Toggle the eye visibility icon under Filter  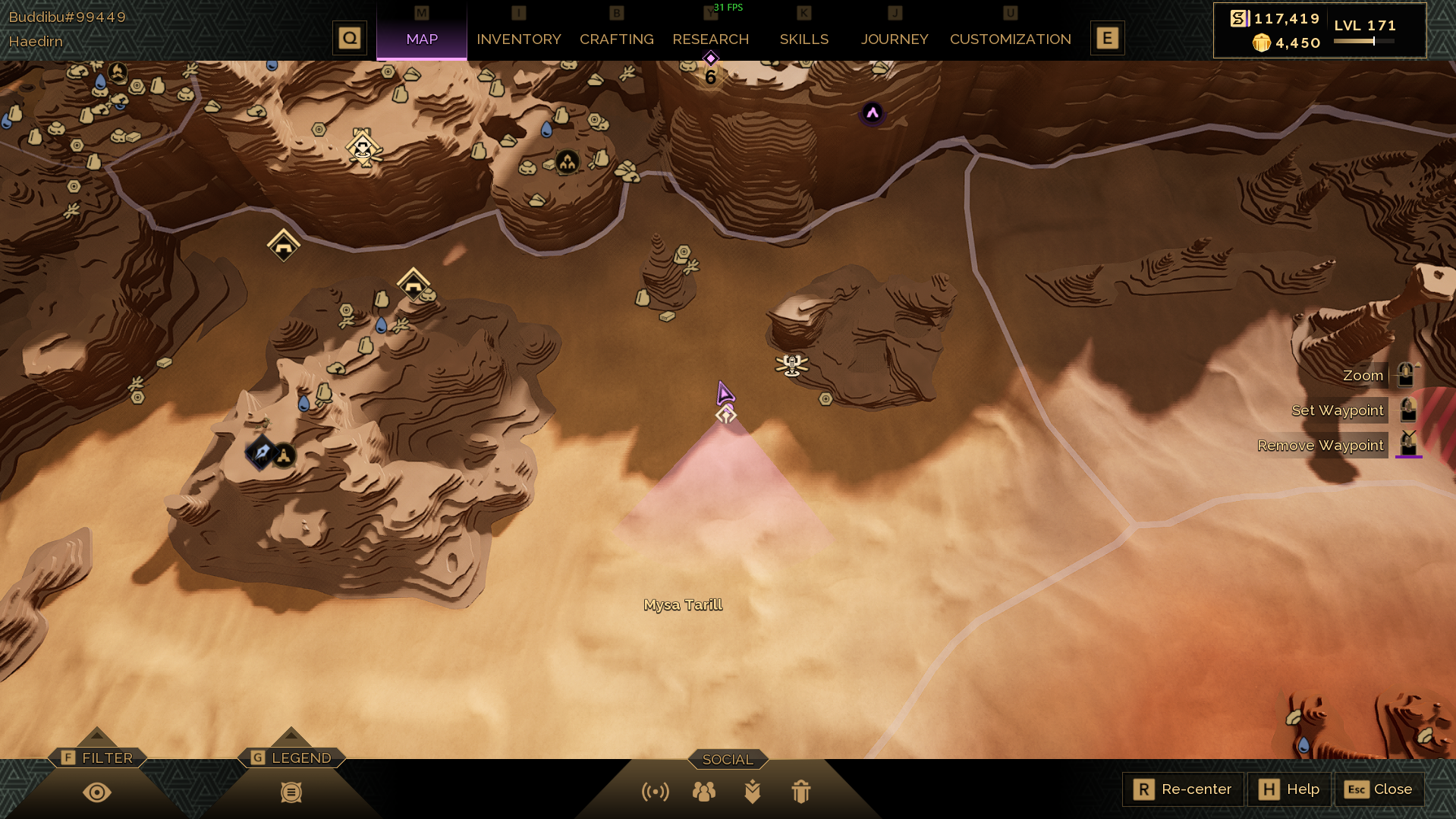[x=97, y=792]
